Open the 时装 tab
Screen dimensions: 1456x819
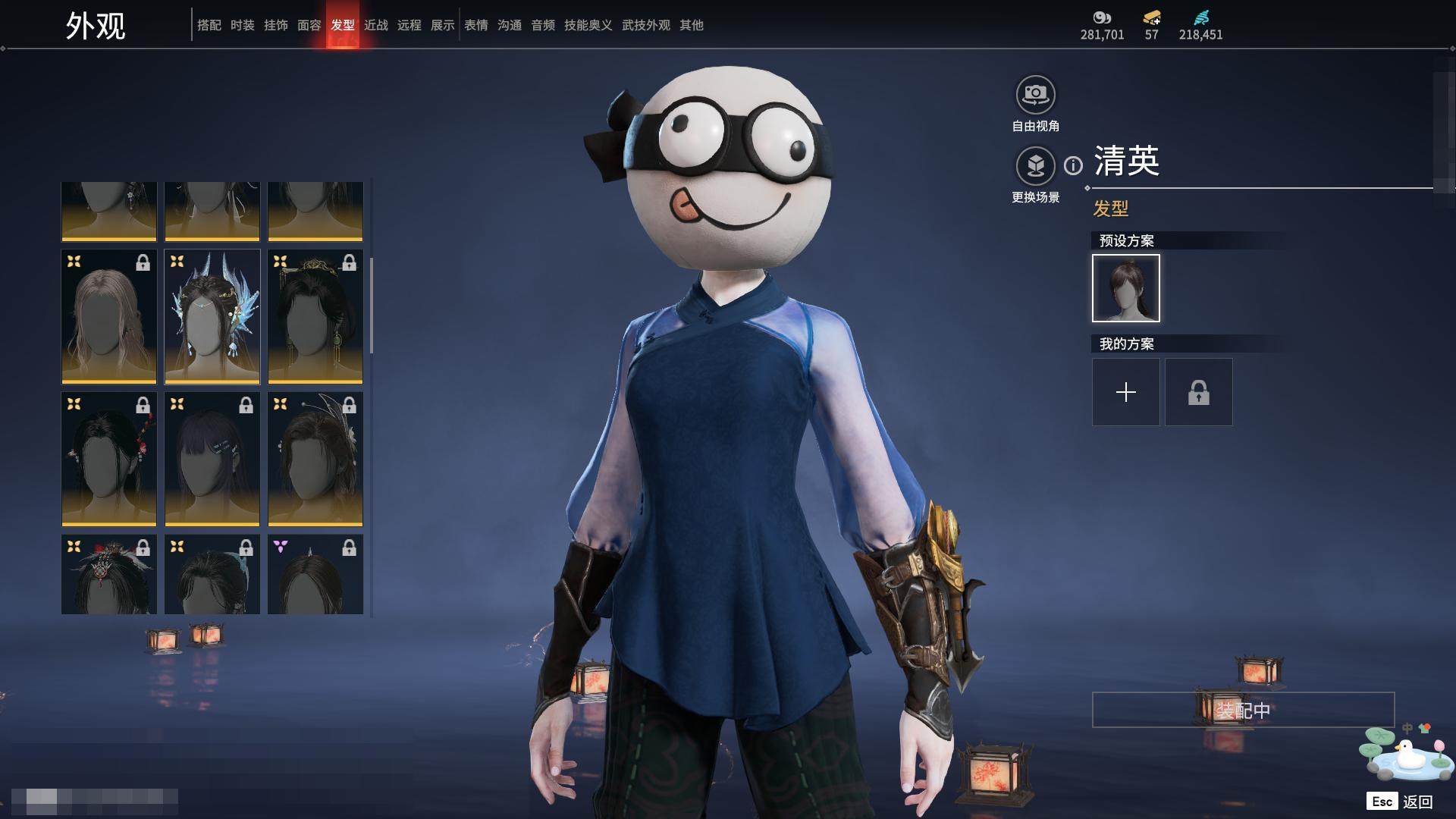(x=242, y=25)
